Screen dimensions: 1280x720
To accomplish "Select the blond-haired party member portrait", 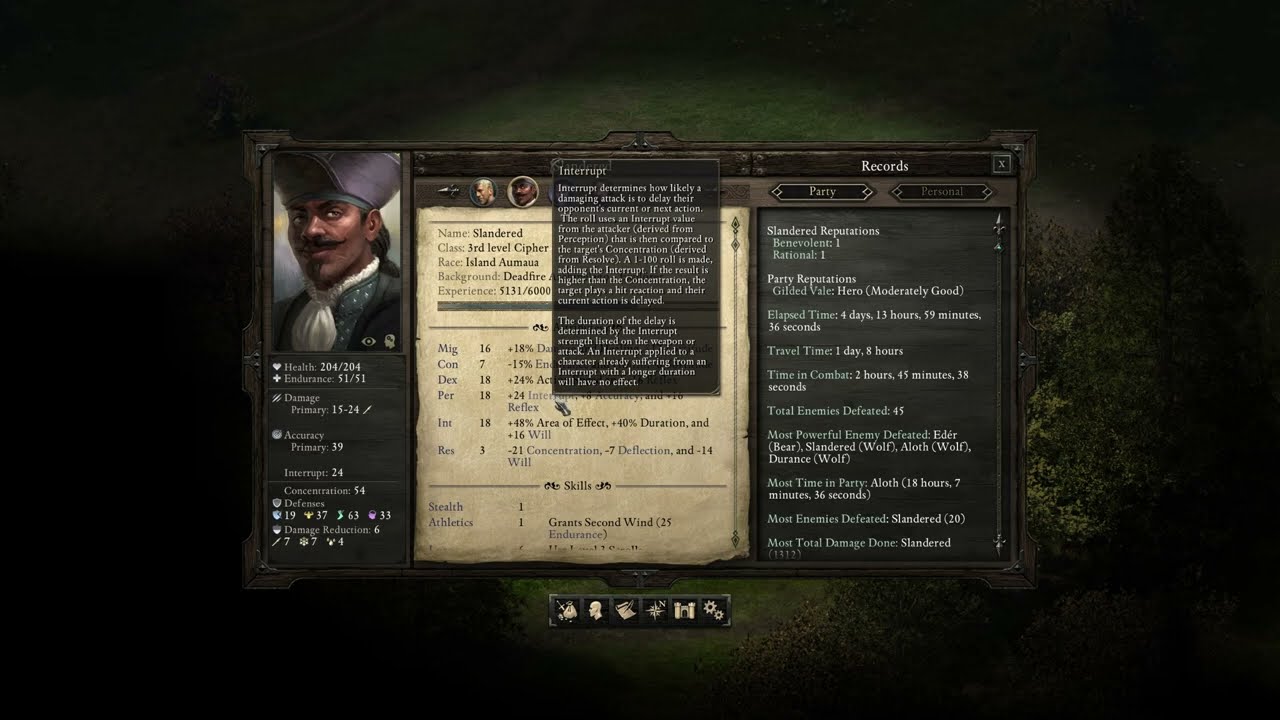I will [x=483, y=191].
